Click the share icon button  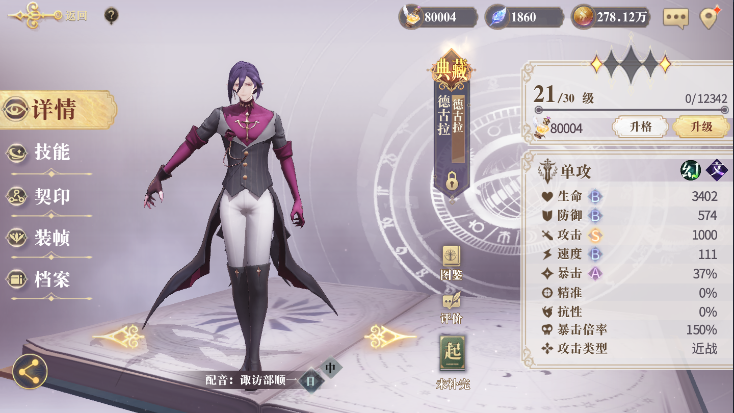(30, 371)
